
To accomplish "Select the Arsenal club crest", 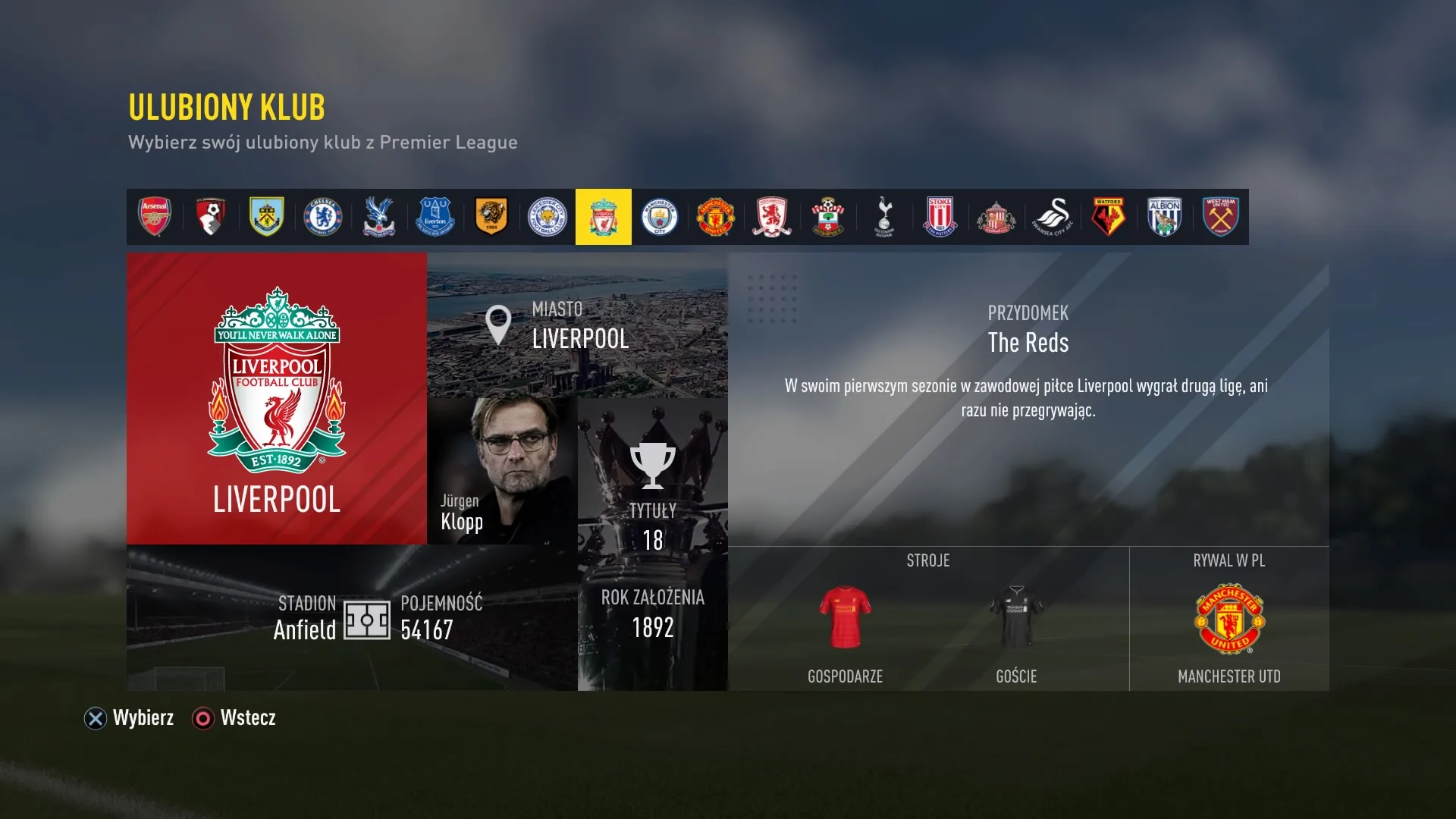I will tap(154, 217).
